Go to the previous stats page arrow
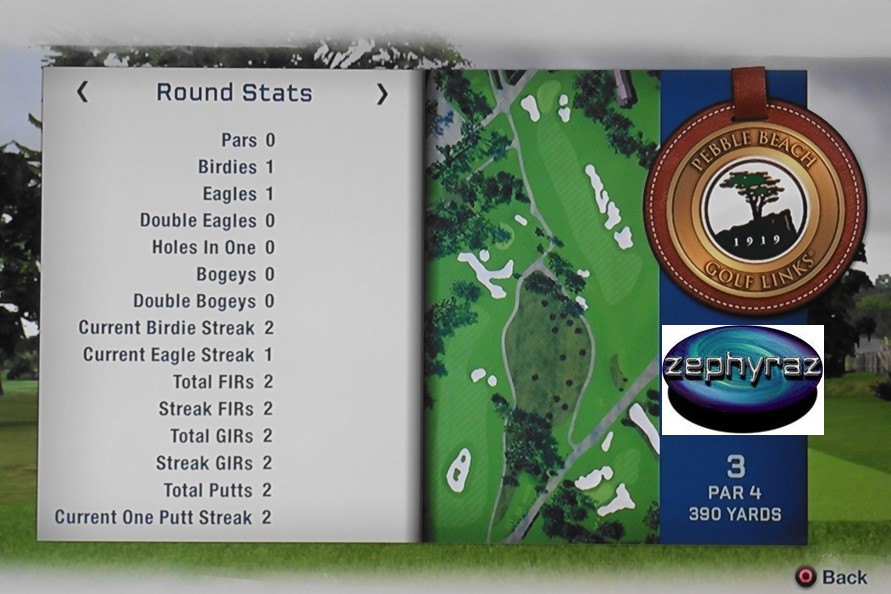891x594 pixels. click(x=82, y=93)
